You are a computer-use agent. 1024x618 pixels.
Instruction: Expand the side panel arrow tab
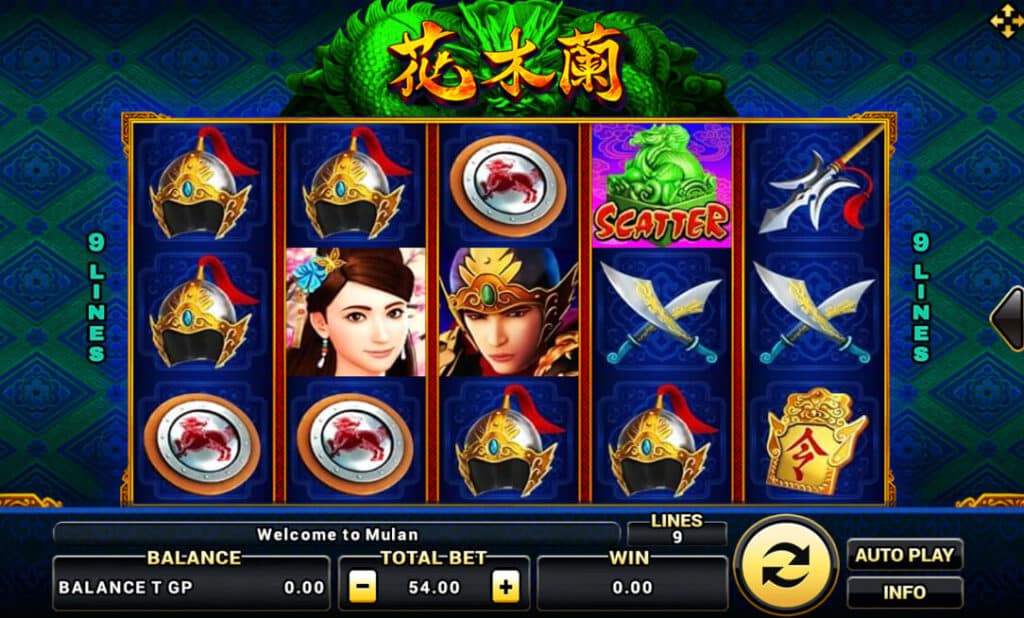(x=1008, y=319)
